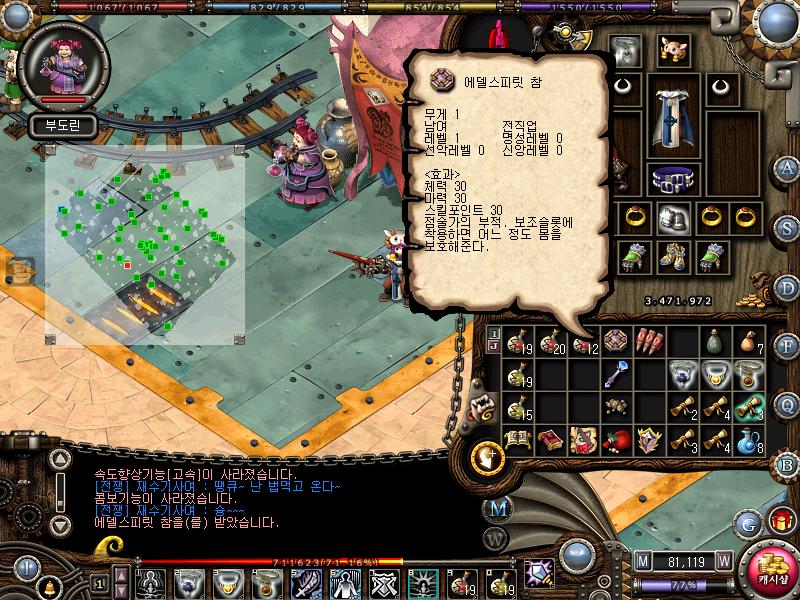This screenshot has width=800, height=600.
Task: Click the round F shortcut button
Action: coord(787,347)
